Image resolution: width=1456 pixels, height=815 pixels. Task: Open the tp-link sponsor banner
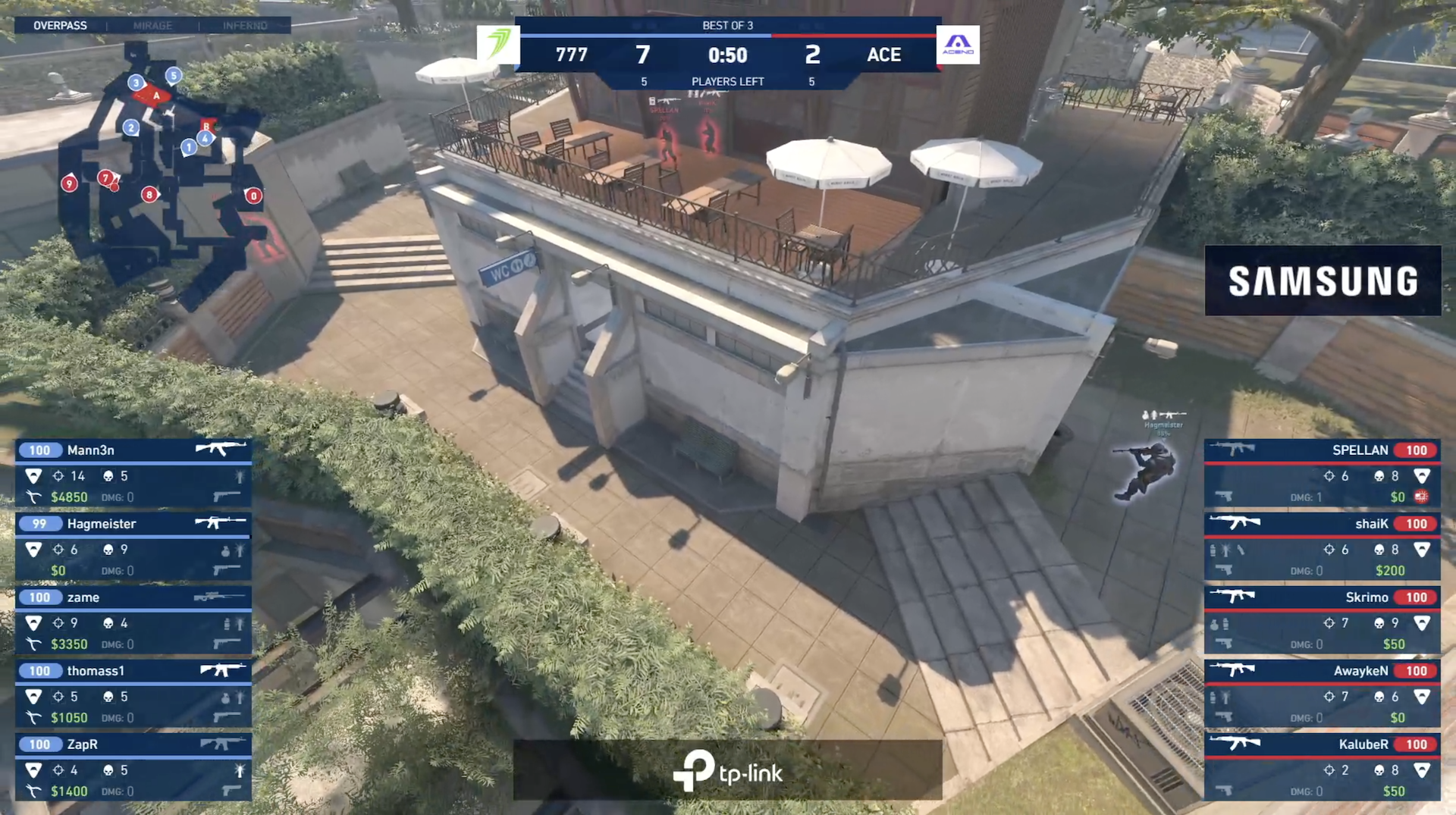click(727, 770)
